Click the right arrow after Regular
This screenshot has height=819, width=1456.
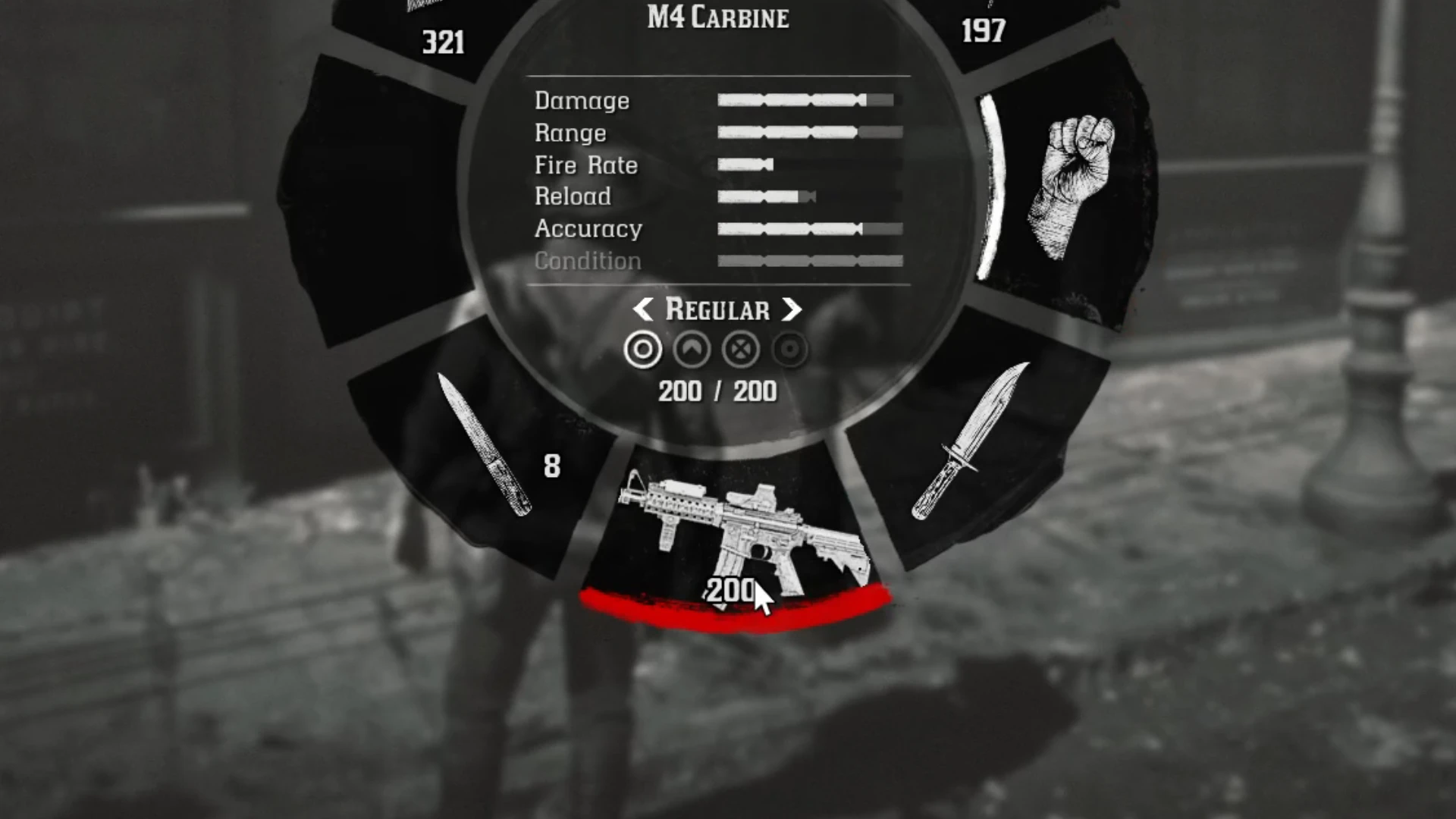point(791,309)
